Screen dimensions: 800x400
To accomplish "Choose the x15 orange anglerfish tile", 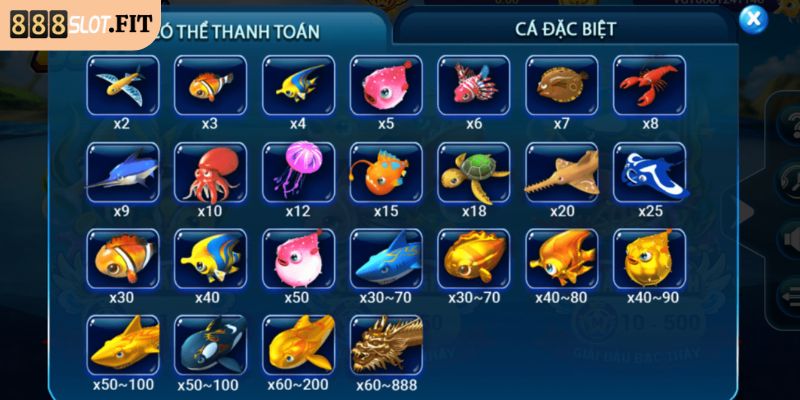I will 386,172.
